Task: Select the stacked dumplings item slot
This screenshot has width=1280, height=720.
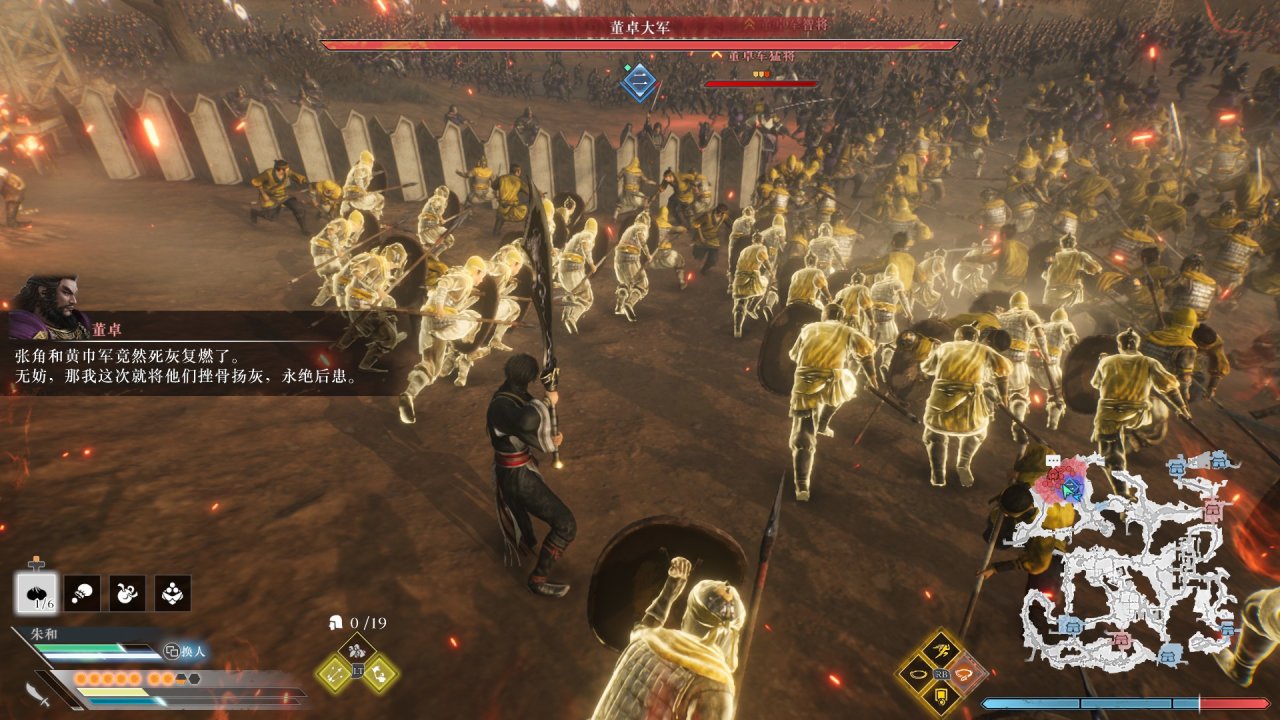Action: pyautogui.click(x=173, y=593)
